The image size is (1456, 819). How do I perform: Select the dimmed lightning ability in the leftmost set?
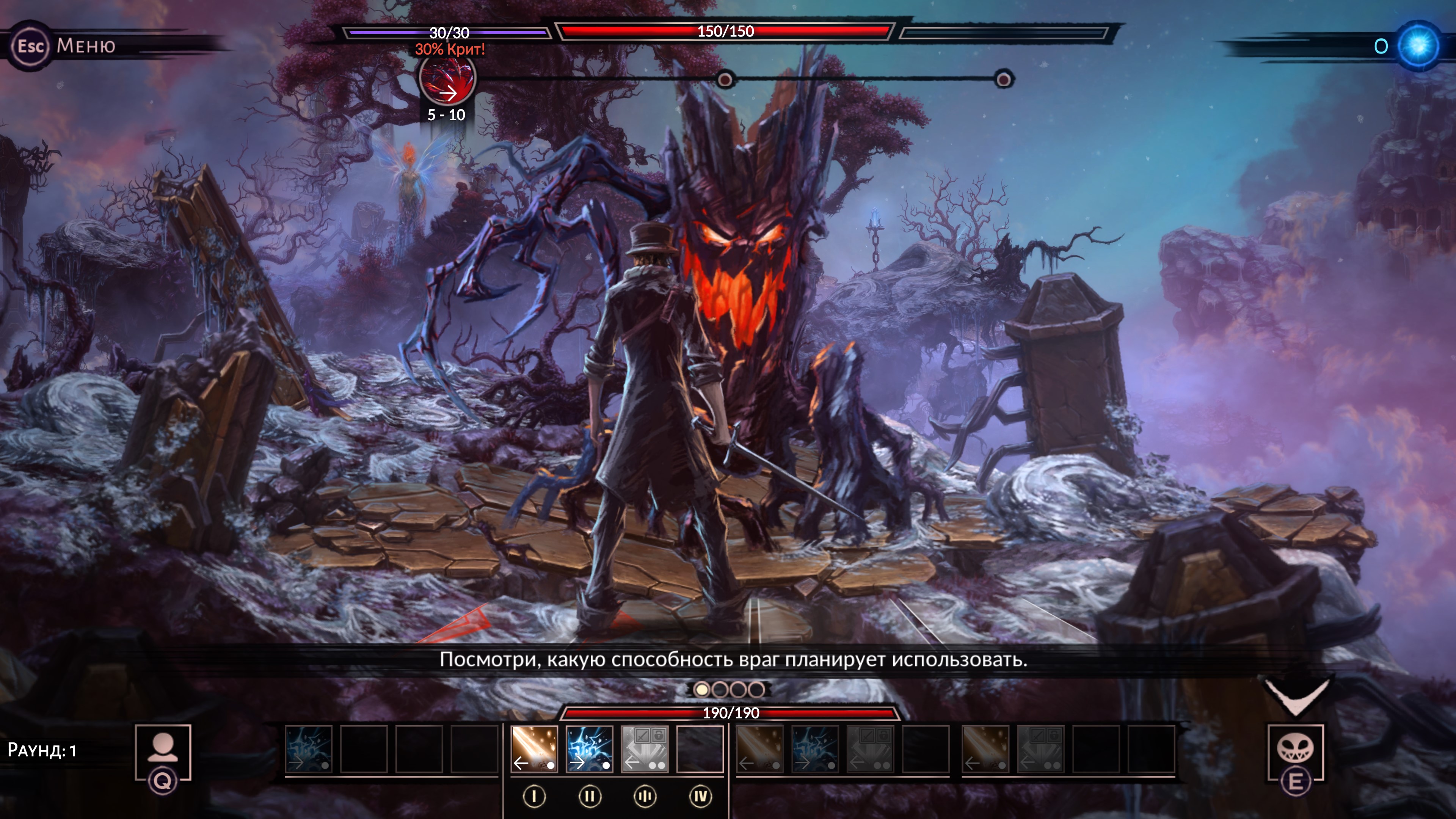309,749
